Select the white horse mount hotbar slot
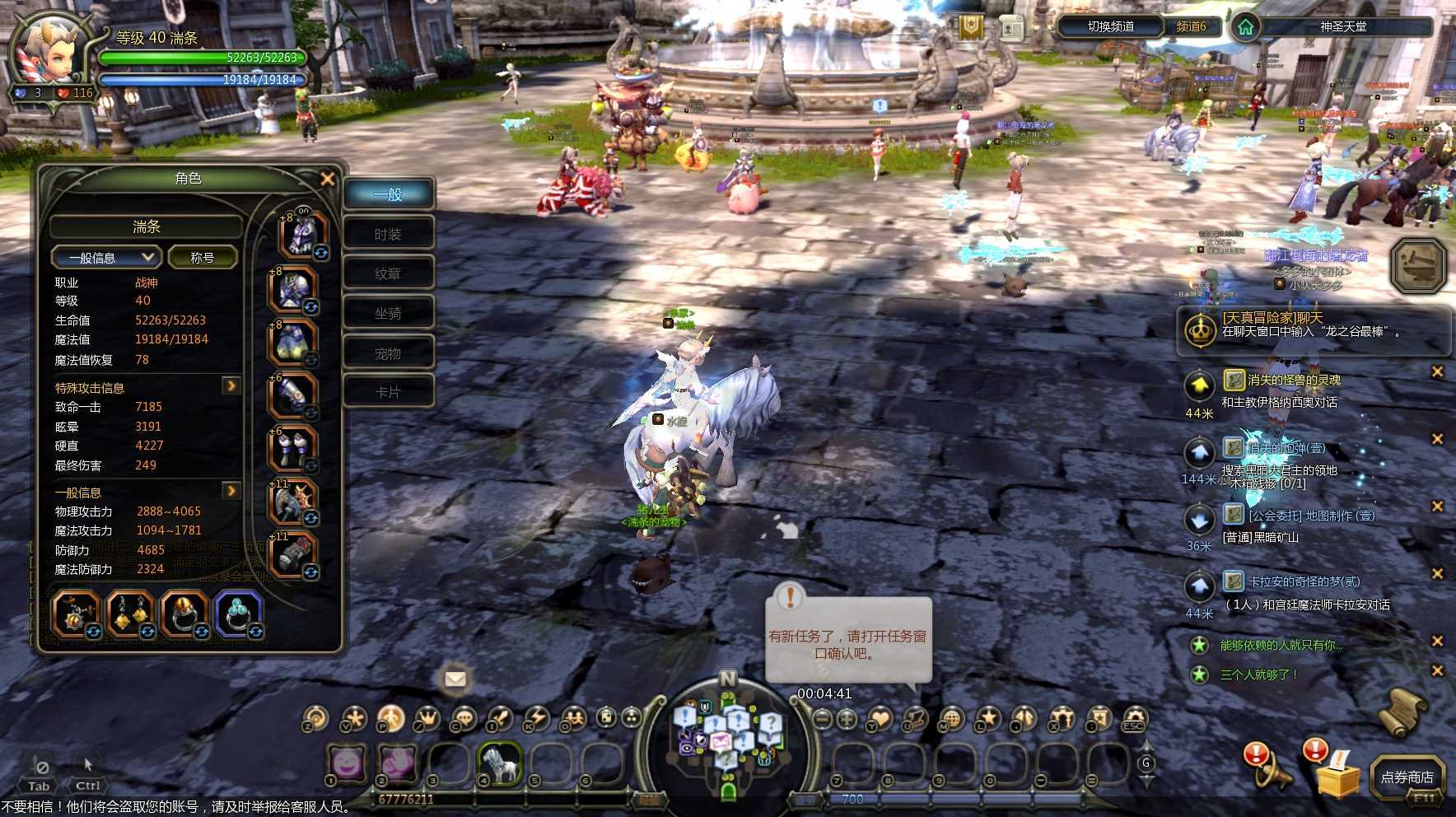Image resolution: width=1456 pixels, height=817 pixels. (x=500, y=763)
